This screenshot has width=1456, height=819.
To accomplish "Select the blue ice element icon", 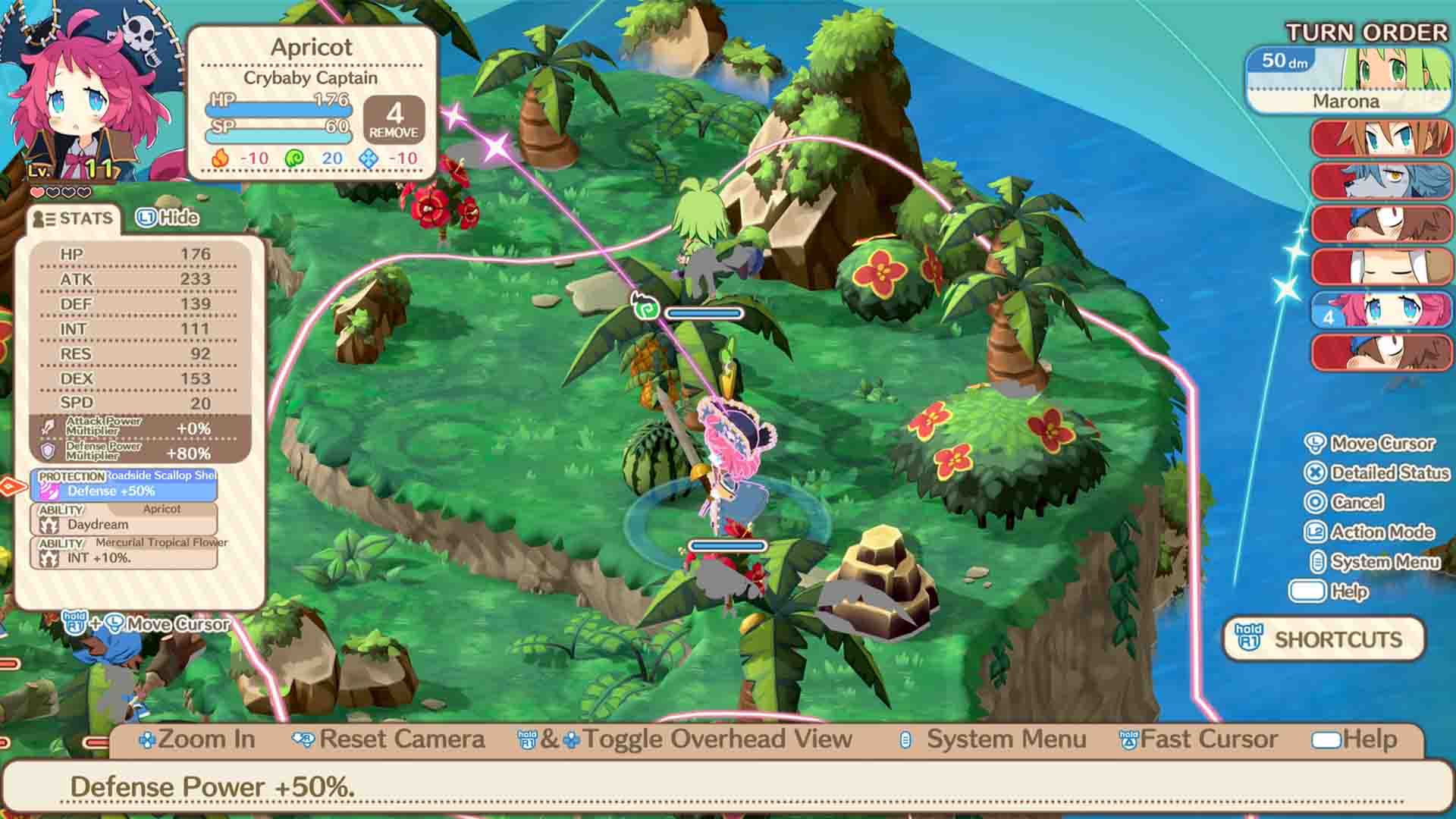I will 369,159.
